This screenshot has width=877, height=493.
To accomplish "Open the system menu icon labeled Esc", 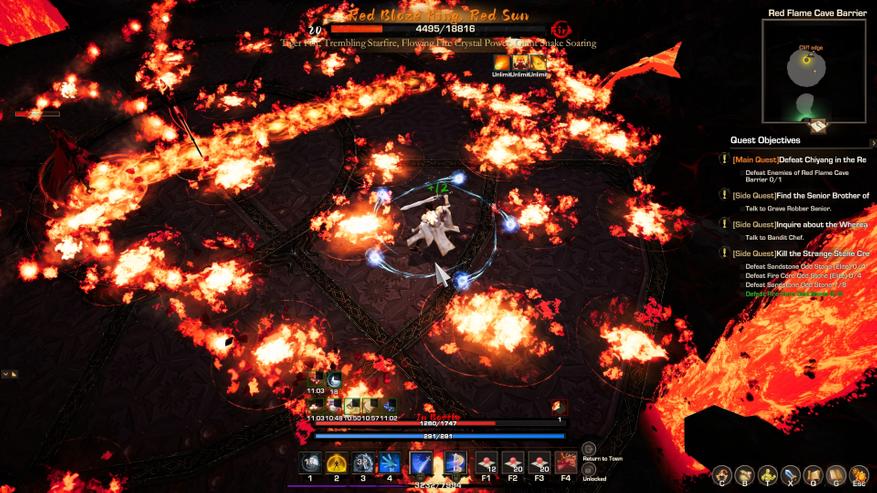I will (859, 474).
